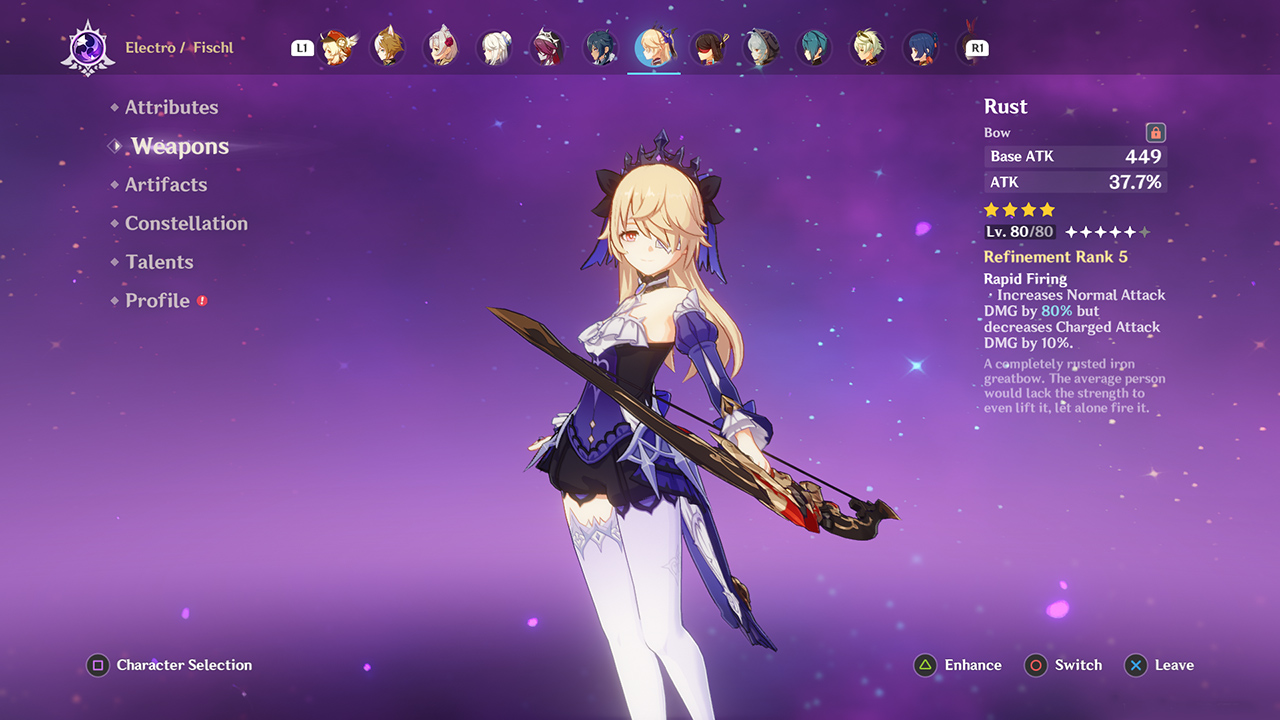Click the blue X icon next to Leave
The width and height of the screenshot is (1280, 720).
click(x=1136, y=665)
